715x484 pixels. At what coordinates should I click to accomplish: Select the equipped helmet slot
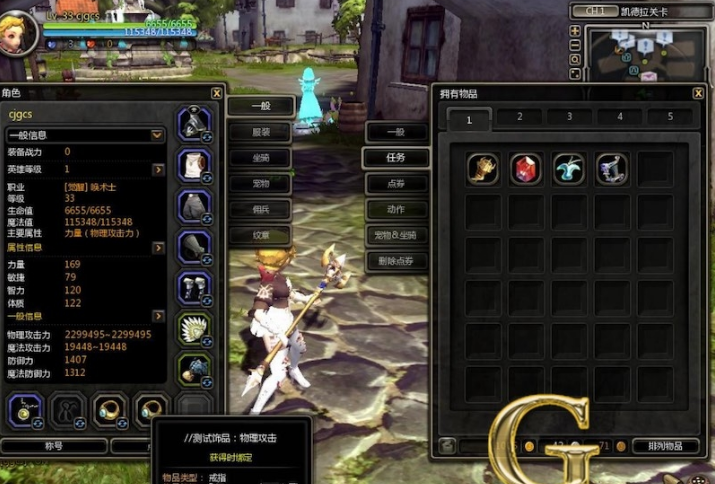click(x=193, y=123)
